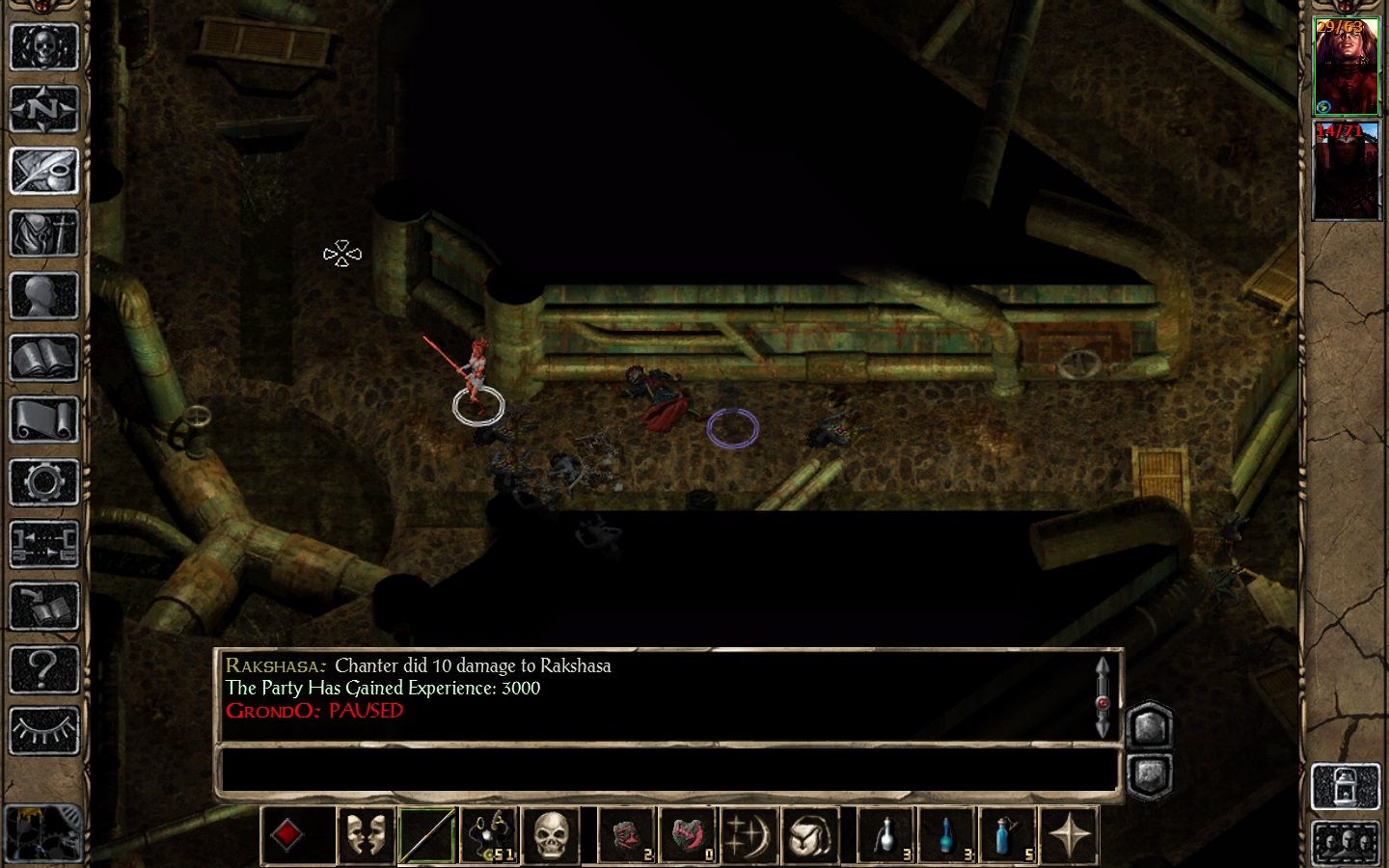
Task: Open special abilities four-pointed star button
Action: tap(1070, 834)
